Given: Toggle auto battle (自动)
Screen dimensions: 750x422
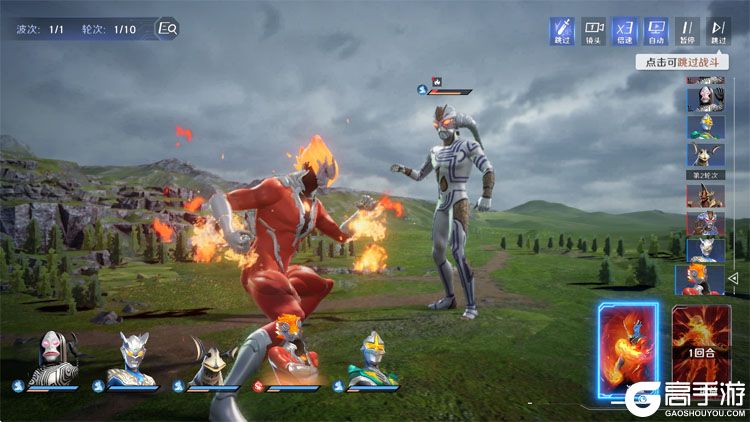Looking at the screenshot, I should tap(657, 31).
